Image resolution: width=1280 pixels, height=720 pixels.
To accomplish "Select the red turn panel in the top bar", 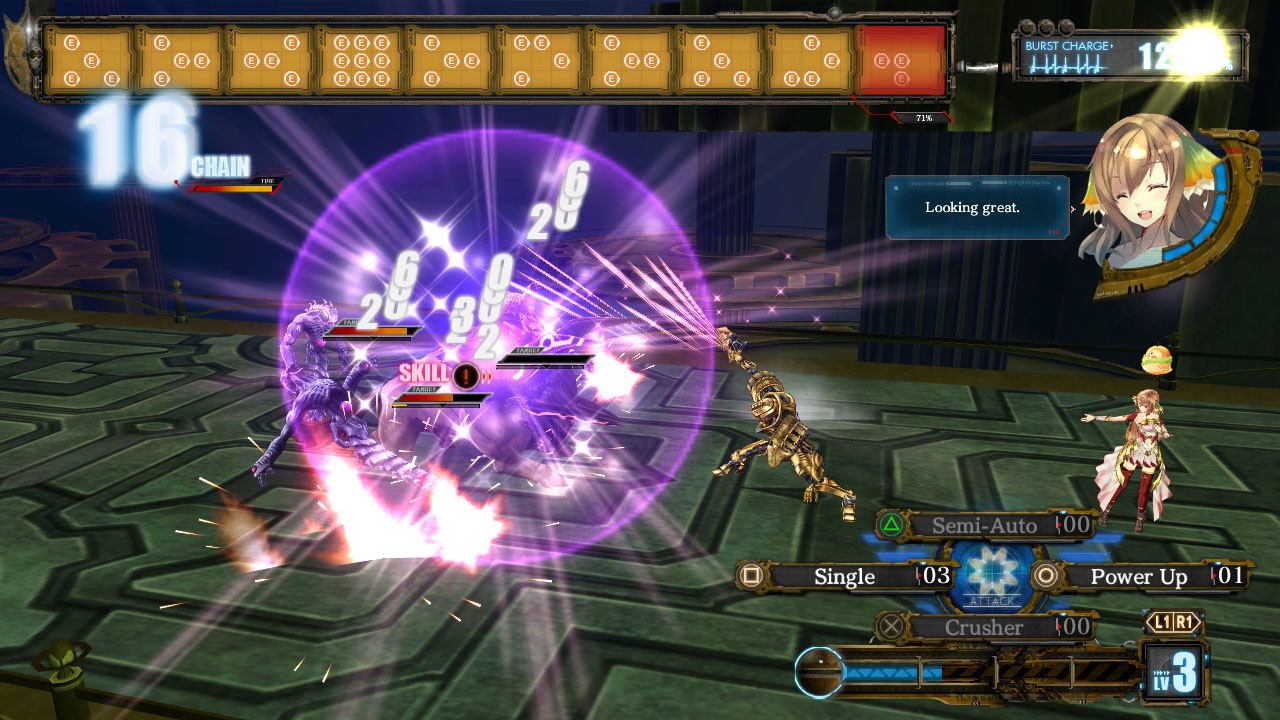I will tap(901, 61).
